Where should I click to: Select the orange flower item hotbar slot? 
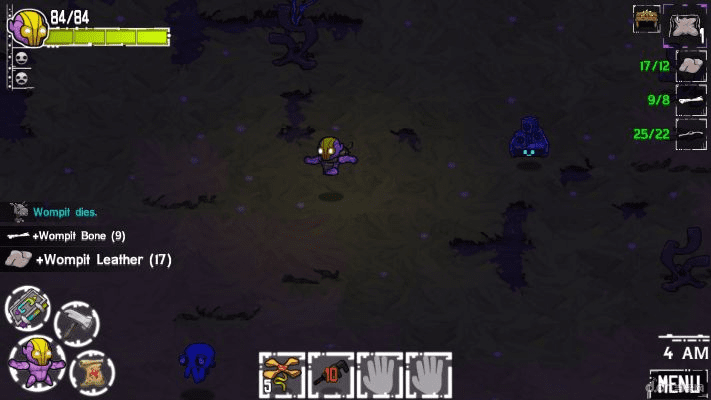282,373
